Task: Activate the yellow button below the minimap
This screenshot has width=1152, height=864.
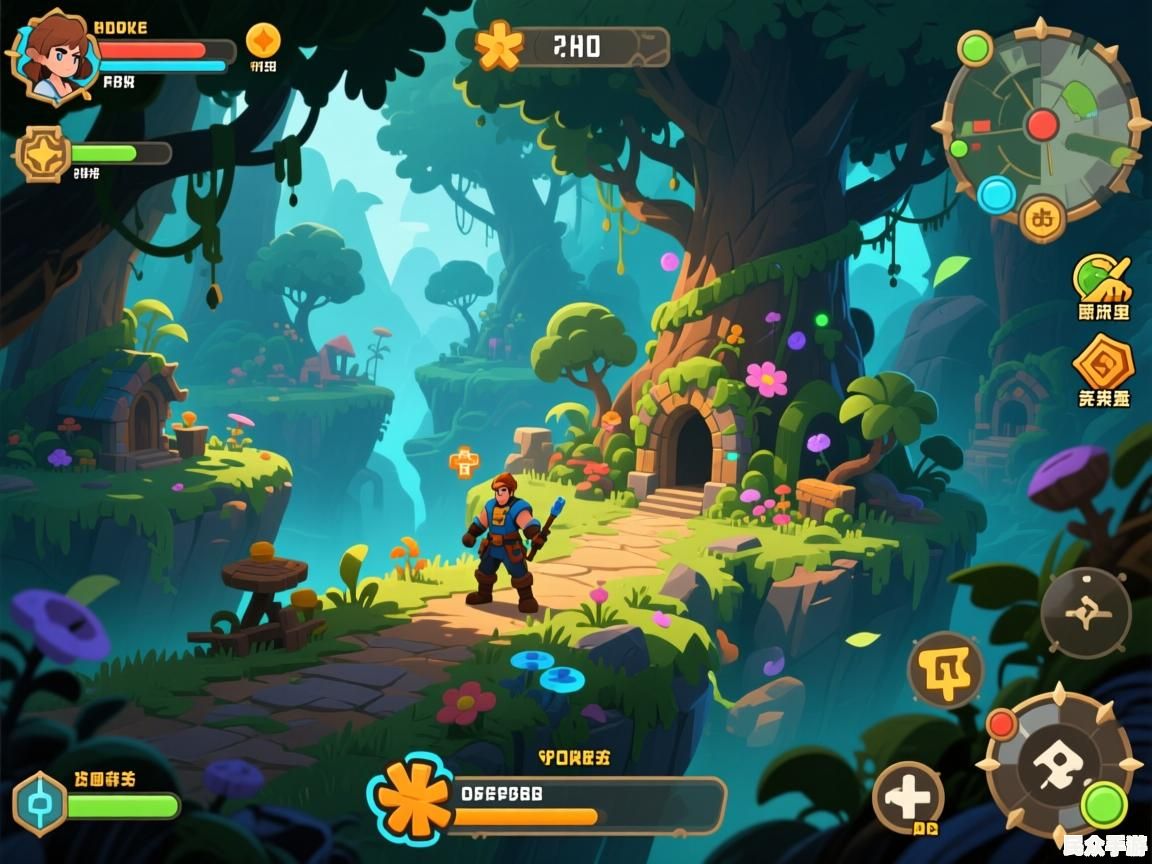Action: coord(1042,216)
